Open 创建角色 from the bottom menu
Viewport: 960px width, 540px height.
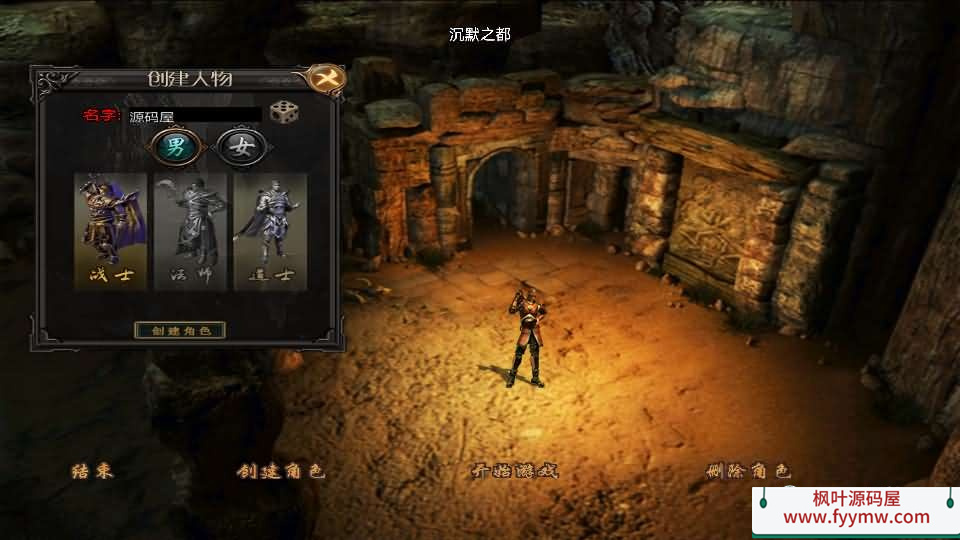281,471
